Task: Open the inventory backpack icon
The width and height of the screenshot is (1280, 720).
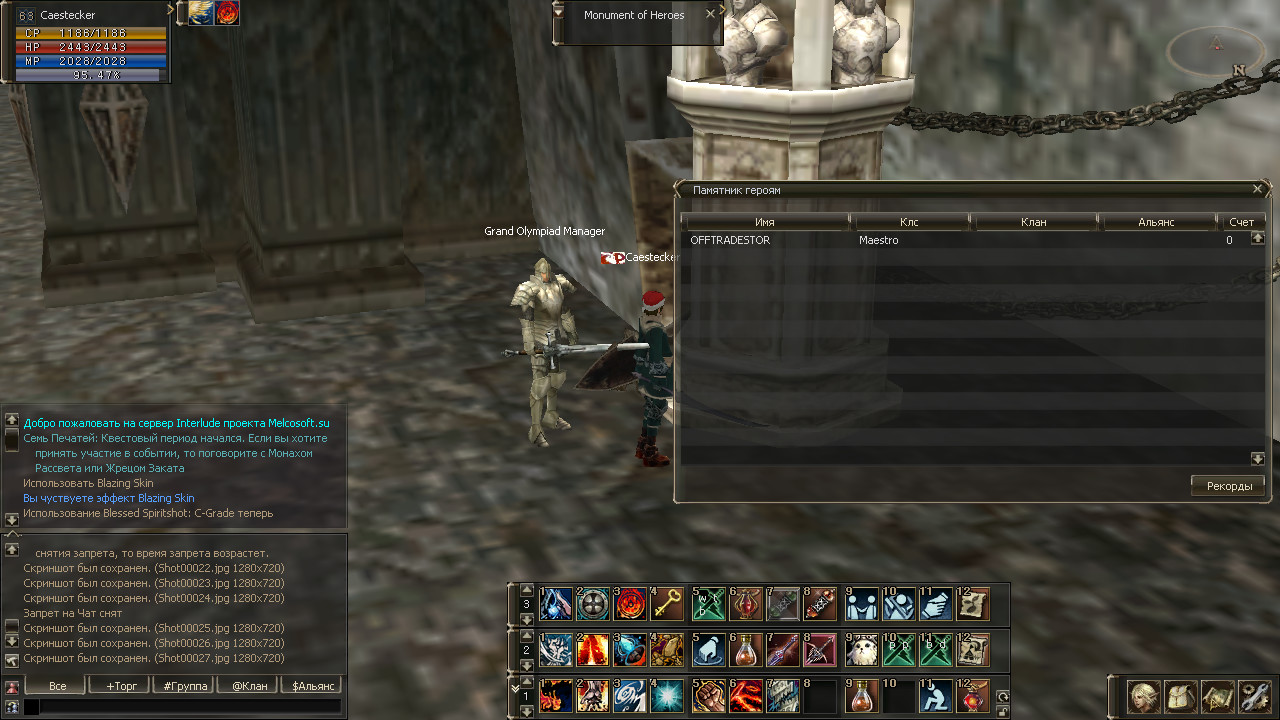Action: click(1181, 696)
